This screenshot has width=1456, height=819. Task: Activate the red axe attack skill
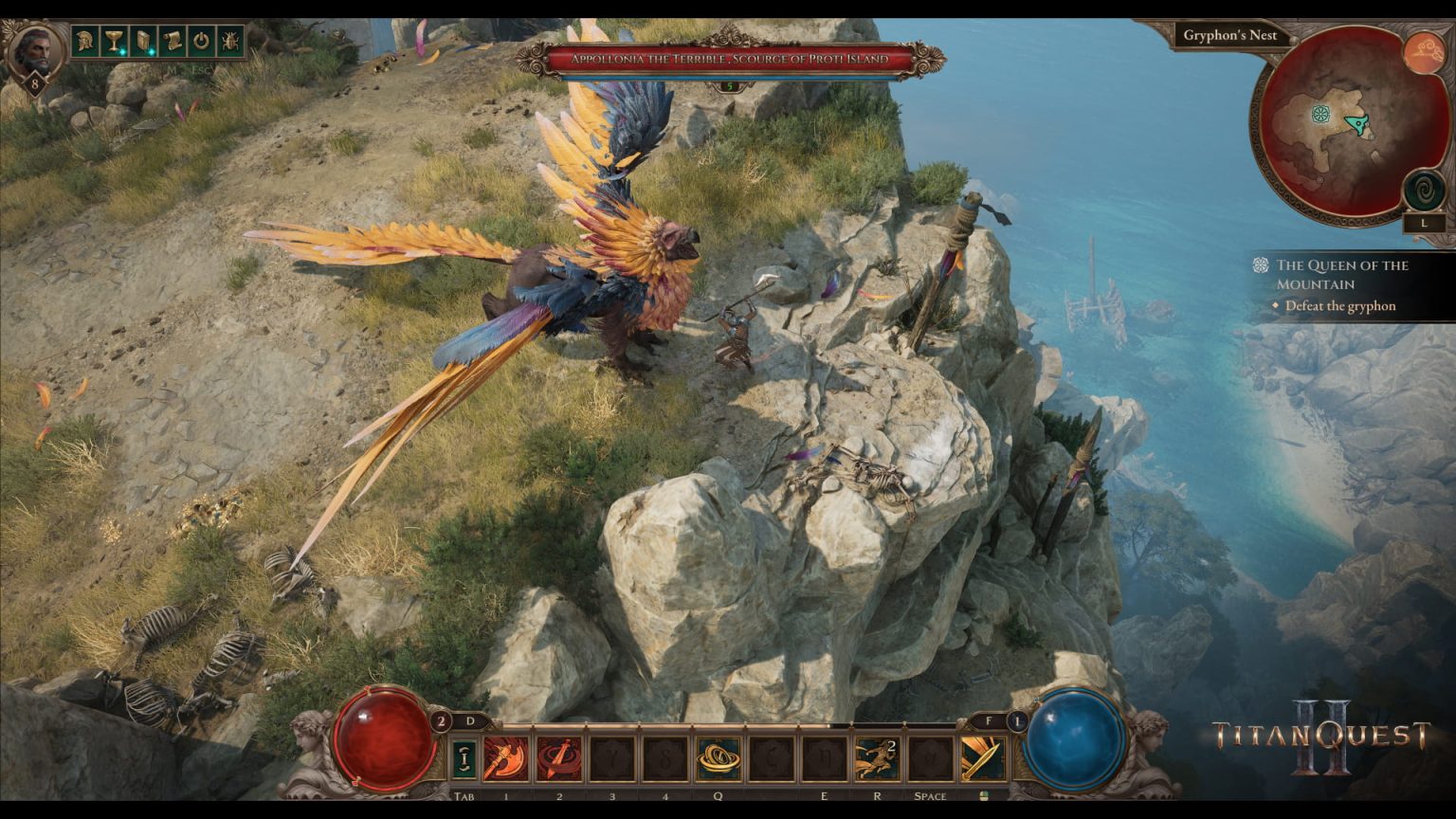506,758
